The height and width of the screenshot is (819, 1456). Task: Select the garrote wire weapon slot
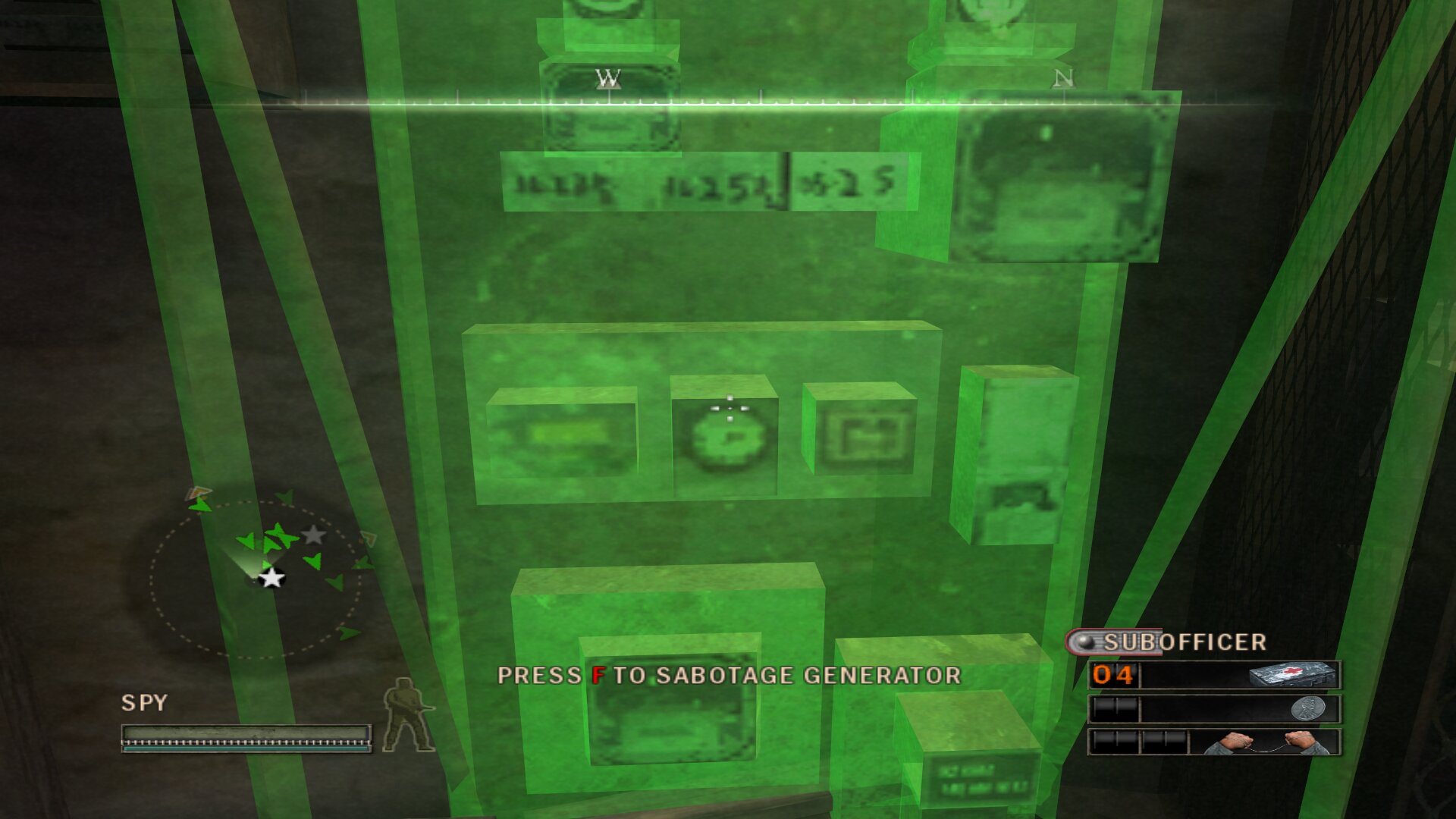pos(1214,742)
